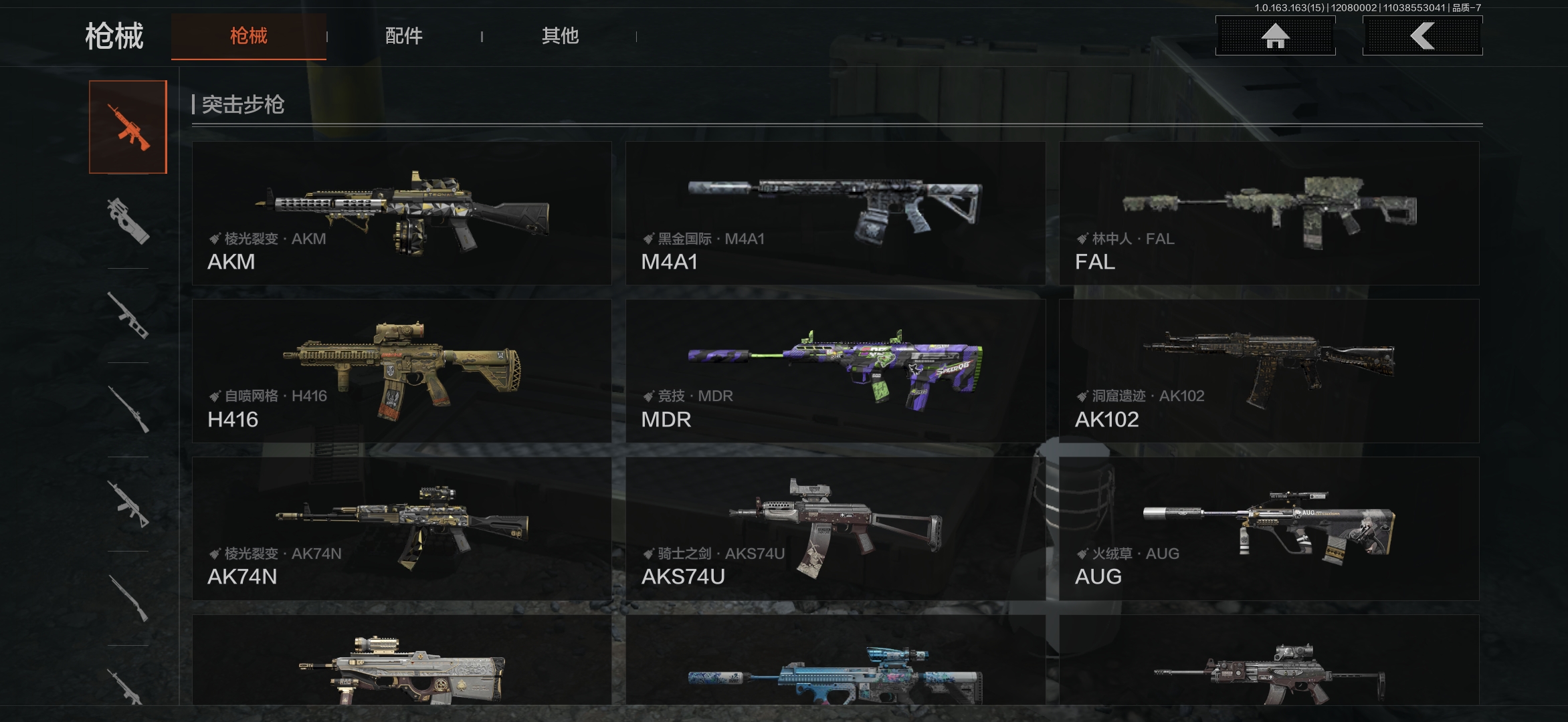1568x722 pixels.
Task: Open the AKS74U weapon card
Action: [835, 528]
